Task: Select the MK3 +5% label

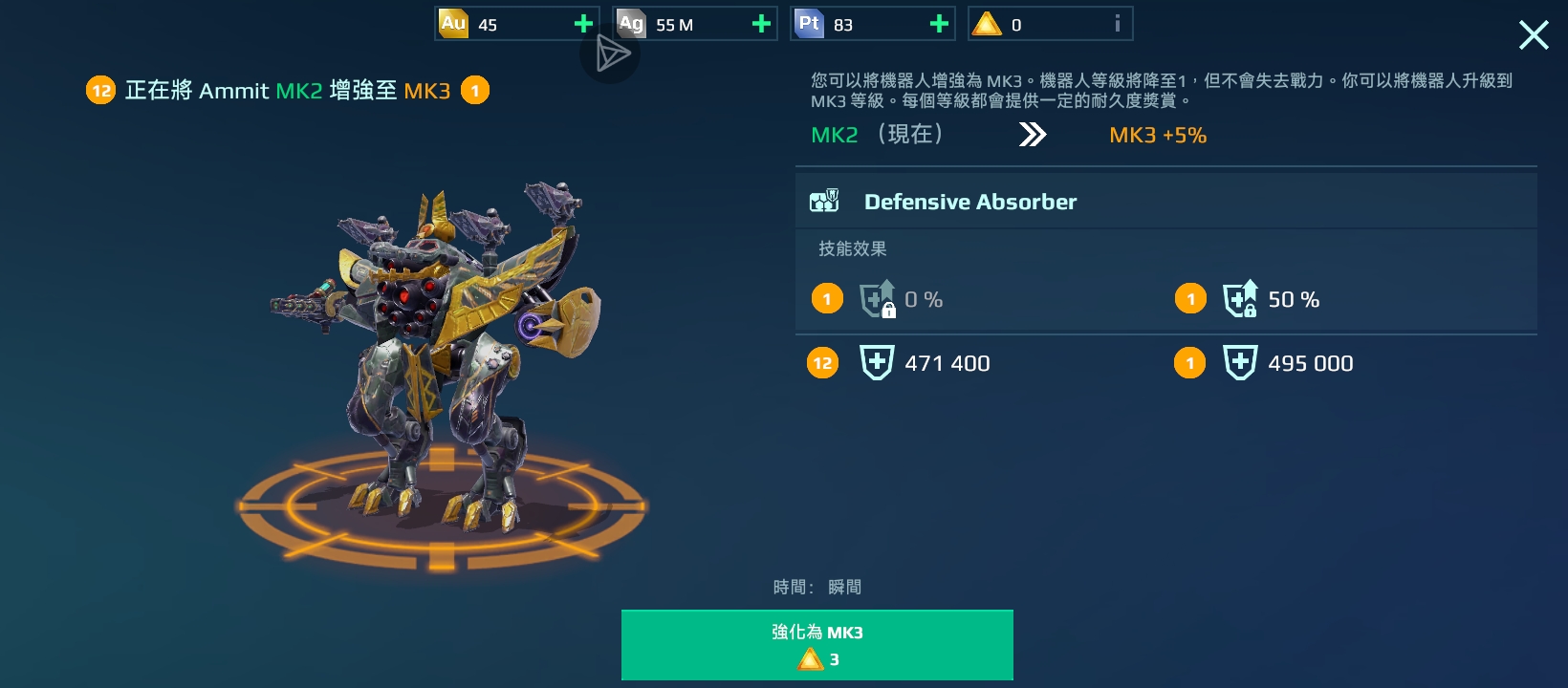Action: 1156,135
